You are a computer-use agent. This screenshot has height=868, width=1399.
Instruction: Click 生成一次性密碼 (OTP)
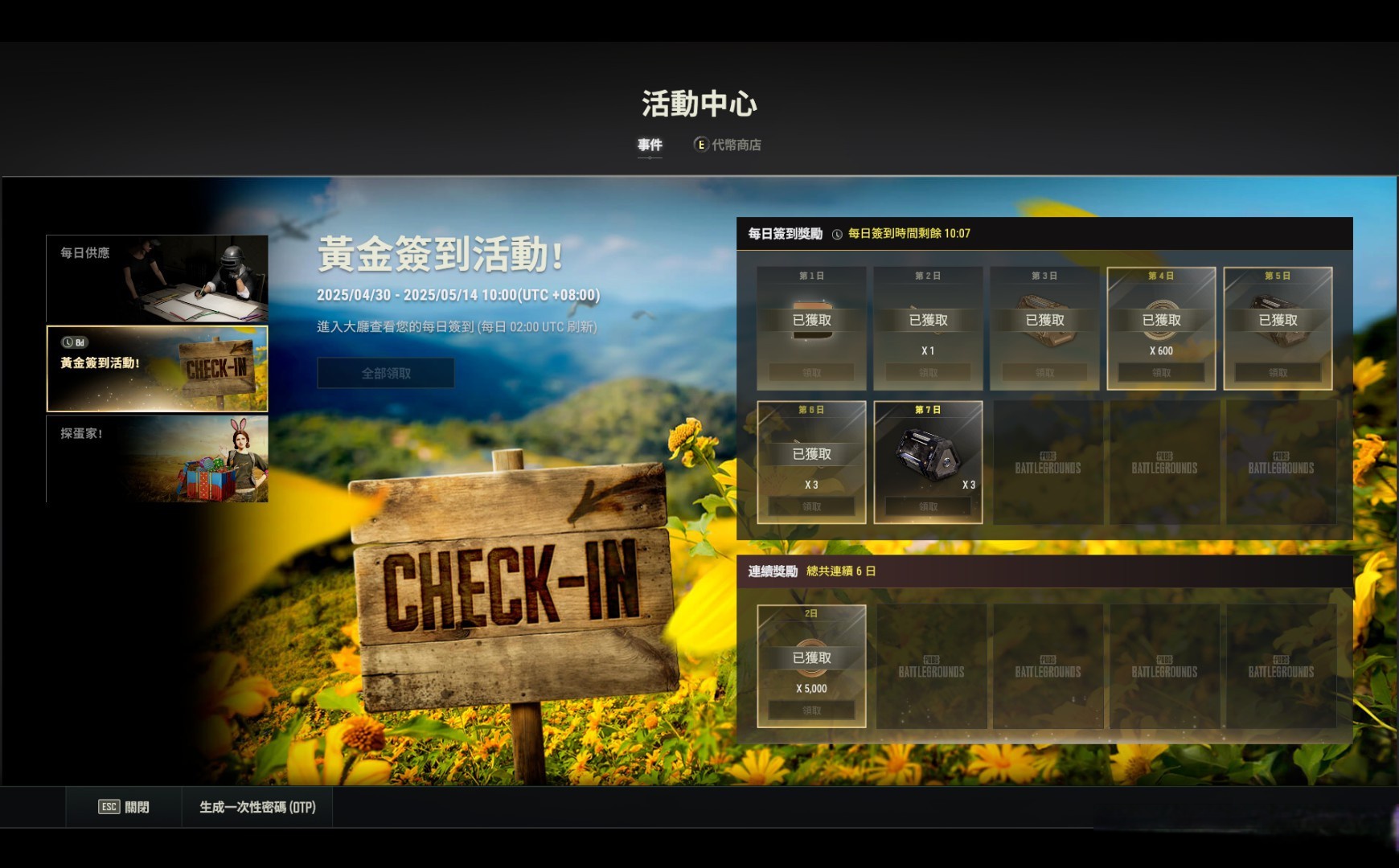257,806
